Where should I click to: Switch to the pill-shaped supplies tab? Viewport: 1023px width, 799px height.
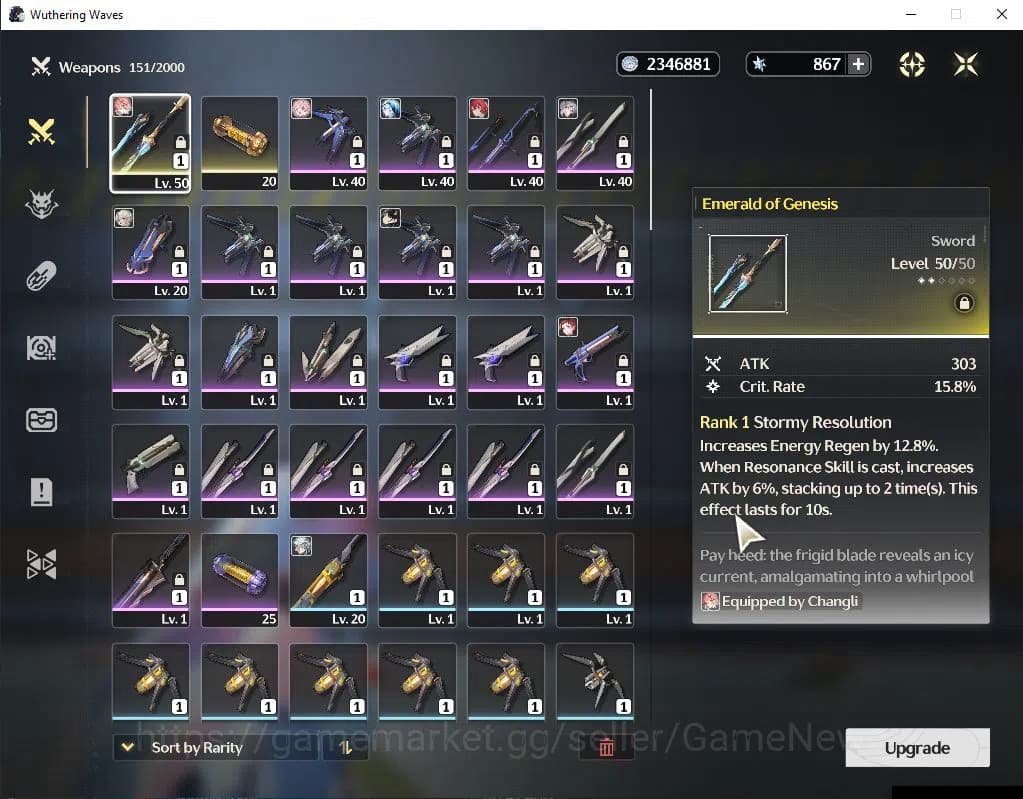(x=41, y=275)
